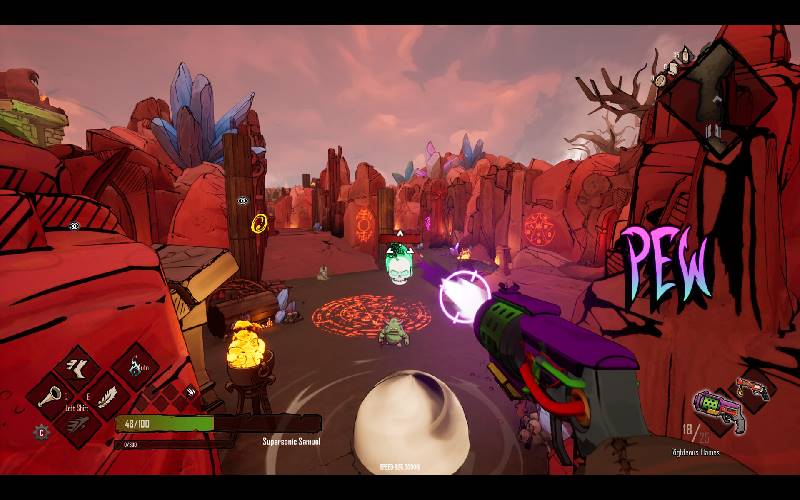Click the round cookie icon beside minimap

click(x=661, y=78)
